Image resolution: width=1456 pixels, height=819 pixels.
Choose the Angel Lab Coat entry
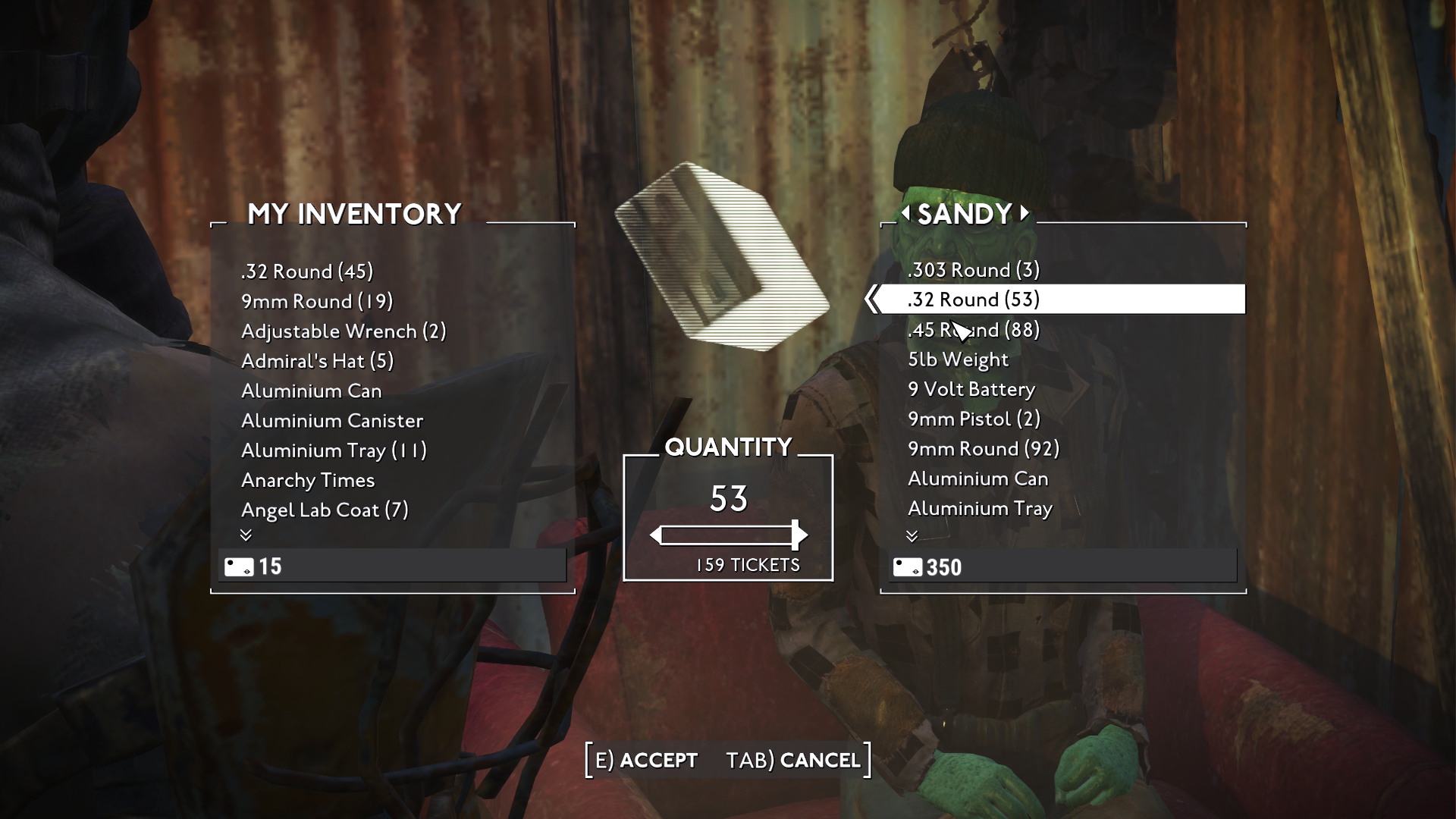click(x=325, y=510)
